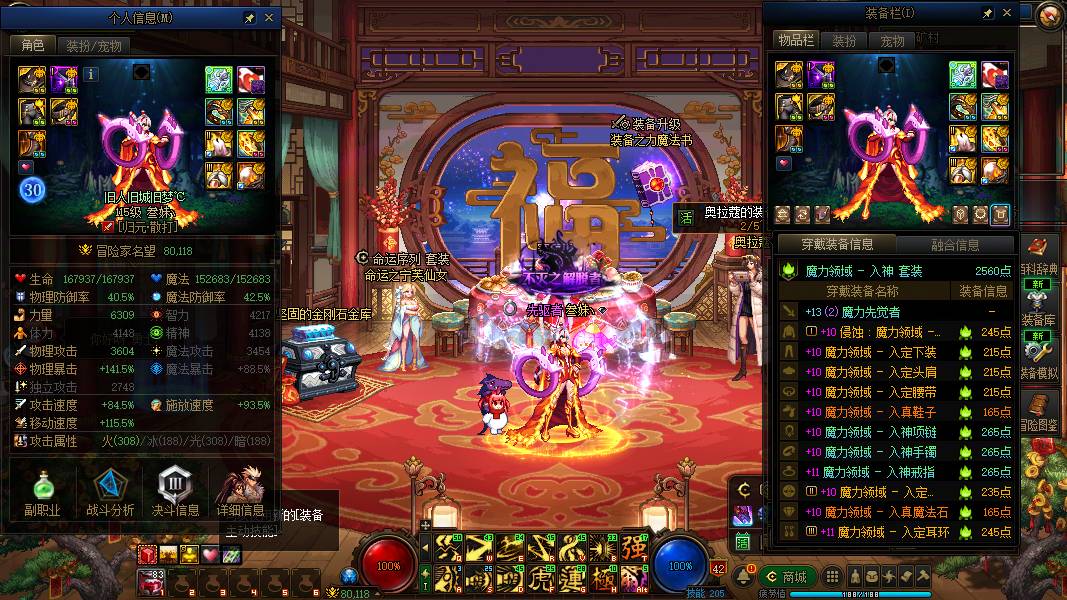Open the 冒险图鉴 adventure codex
This screenshot has width=1067, height=600.
(x=1042, y=412)
